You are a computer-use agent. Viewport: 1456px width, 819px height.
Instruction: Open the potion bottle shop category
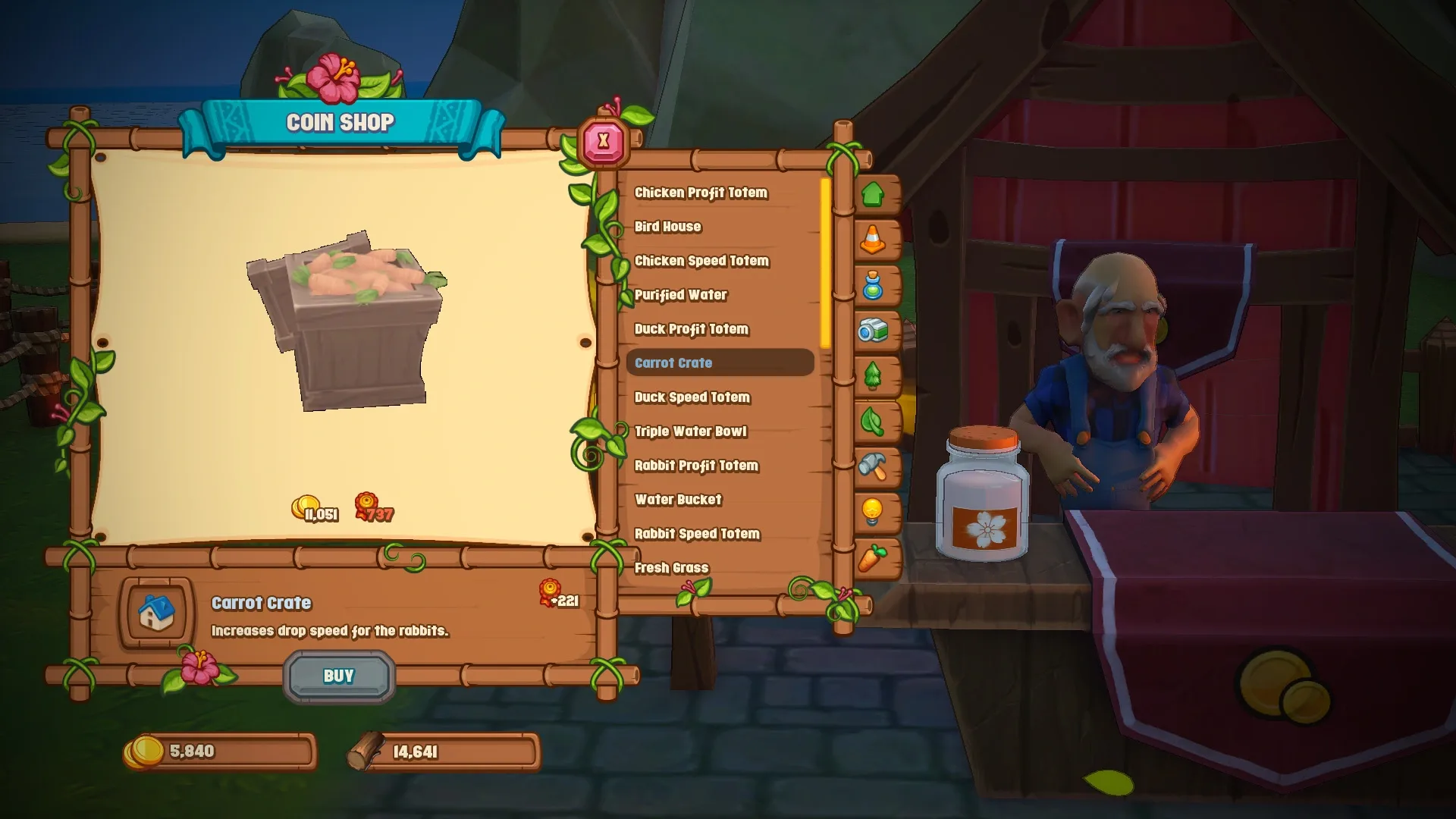[x=874, y=286]
